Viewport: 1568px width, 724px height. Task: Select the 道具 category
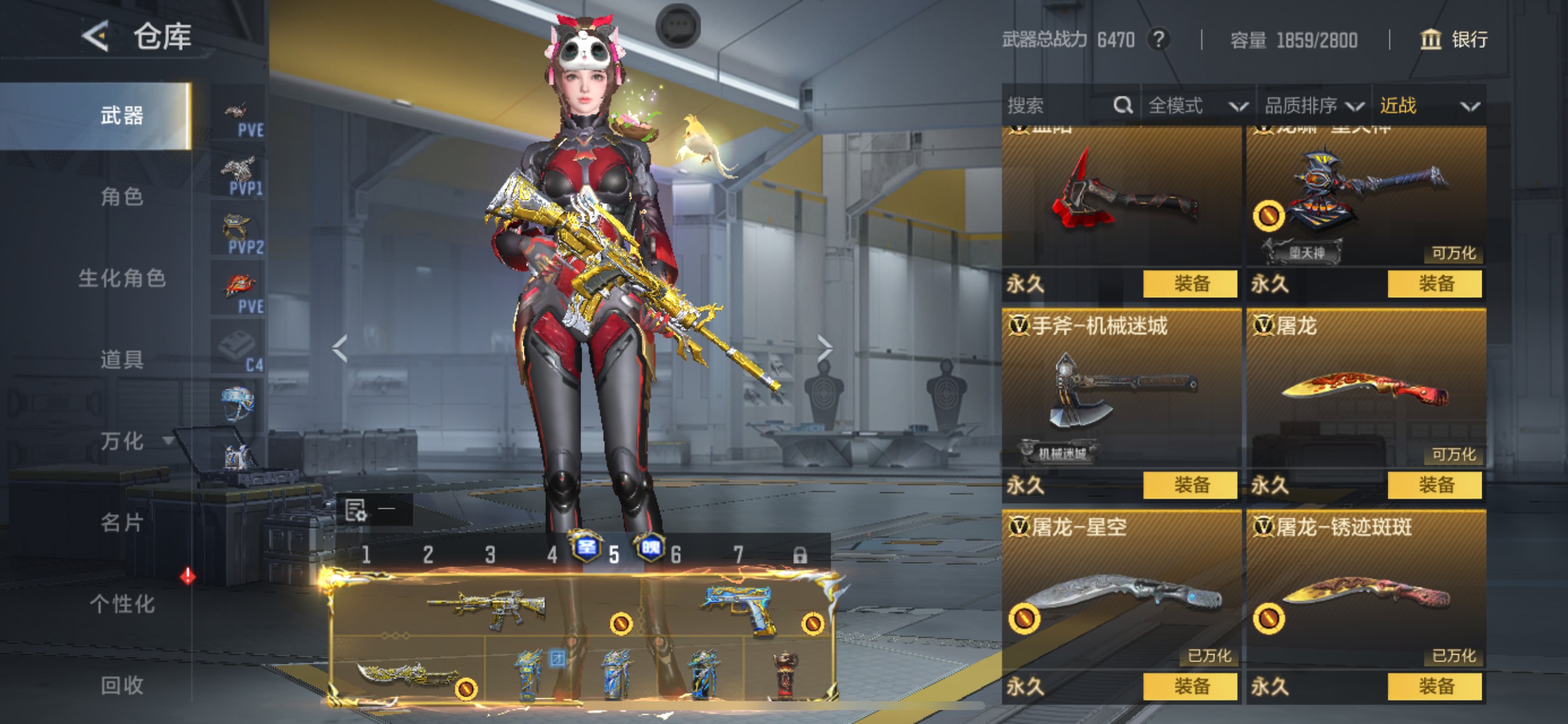point(122,360)
